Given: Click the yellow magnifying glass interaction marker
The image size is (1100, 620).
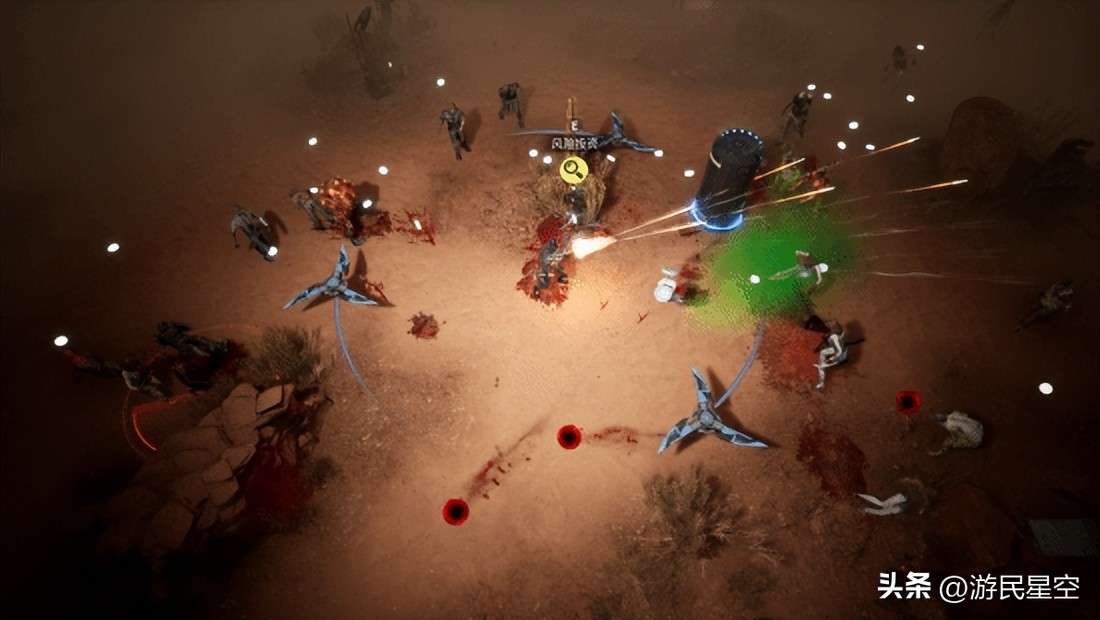Looking at the screenshot, I should coord(573,169).
